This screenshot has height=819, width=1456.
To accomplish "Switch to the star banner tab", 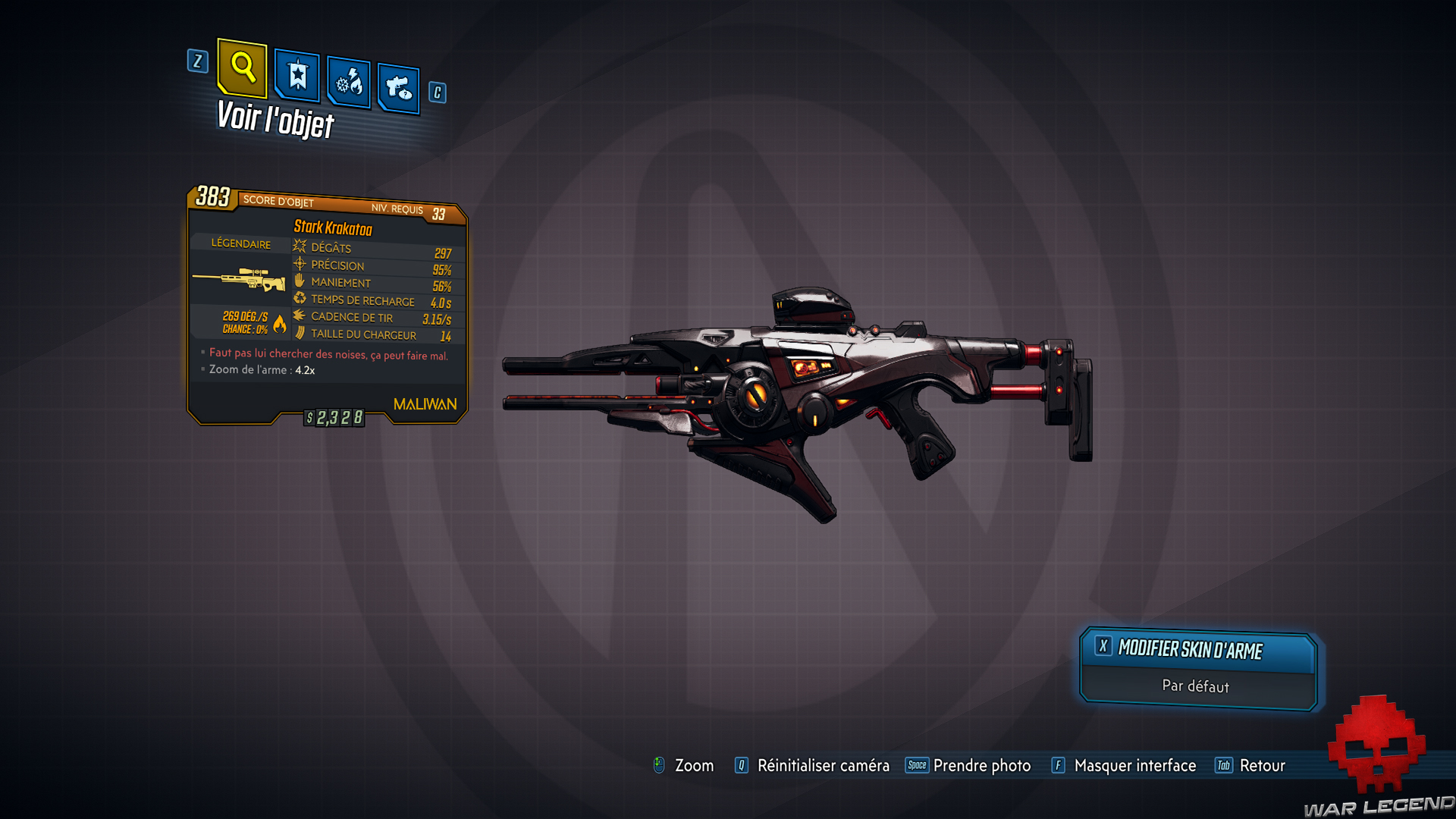I will pos(297,76).
